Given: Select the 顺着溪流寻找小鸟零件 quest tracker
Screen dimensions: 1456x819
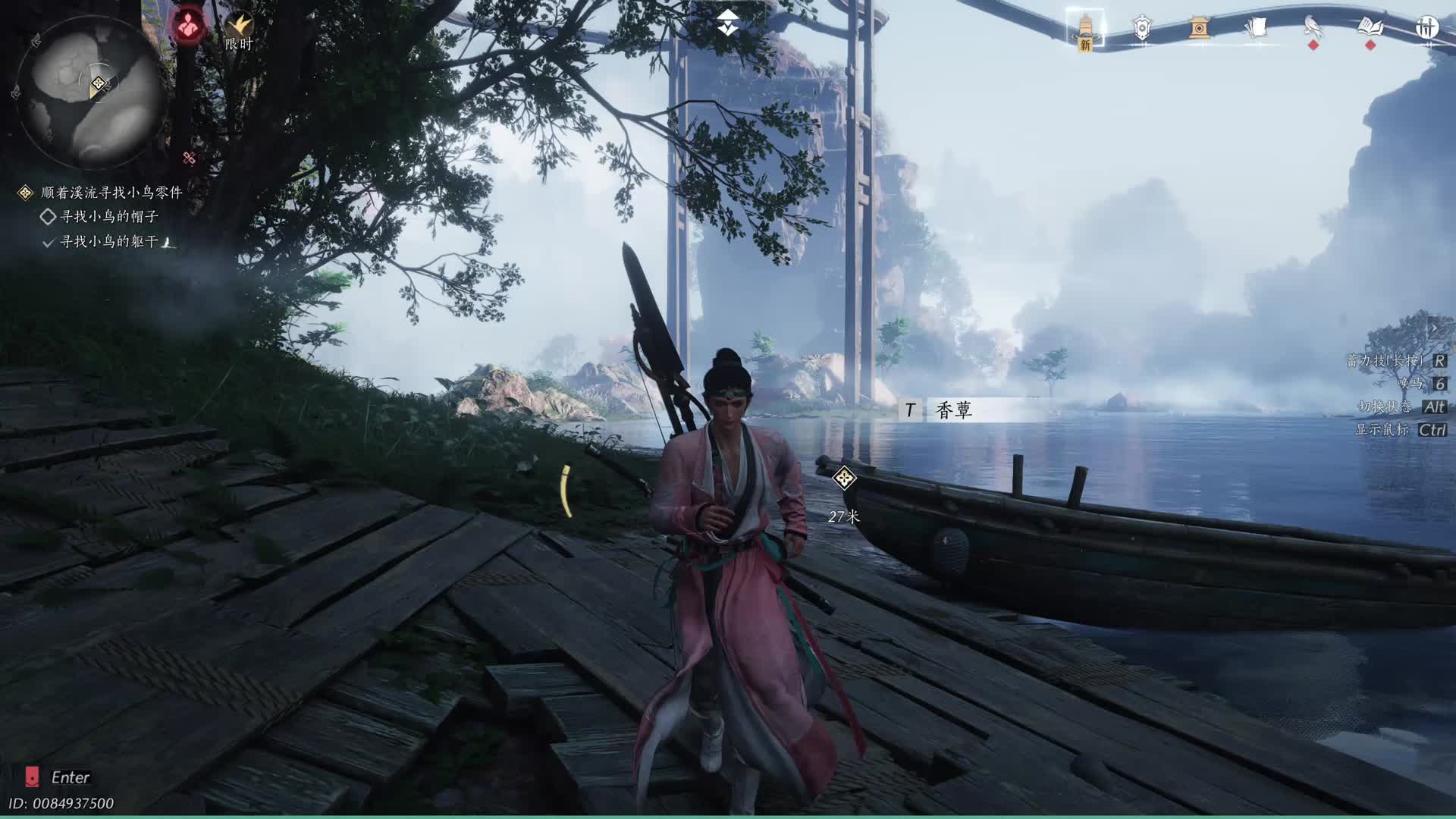Looking at the screenshot, I should click(111, 193).
